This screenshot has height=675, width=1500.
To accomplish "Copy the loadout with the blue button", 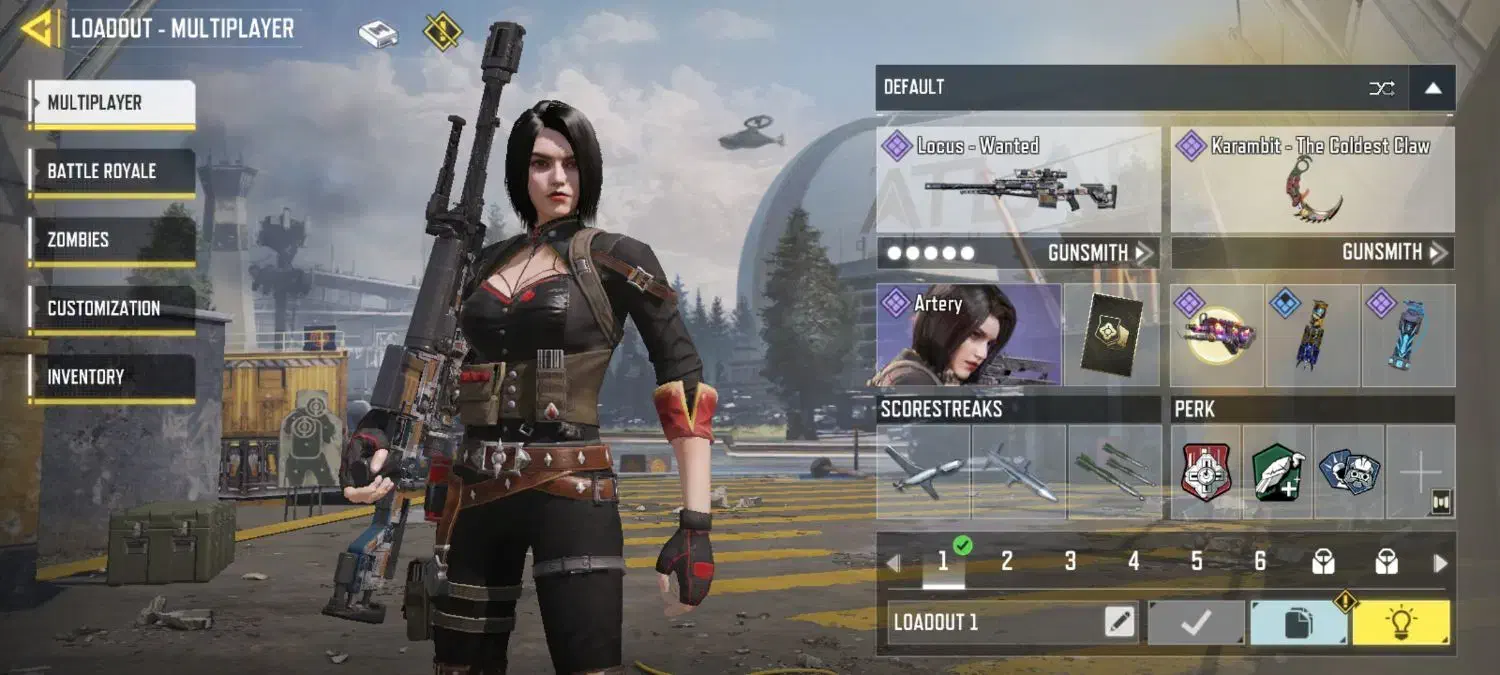I will point(1298,623).
